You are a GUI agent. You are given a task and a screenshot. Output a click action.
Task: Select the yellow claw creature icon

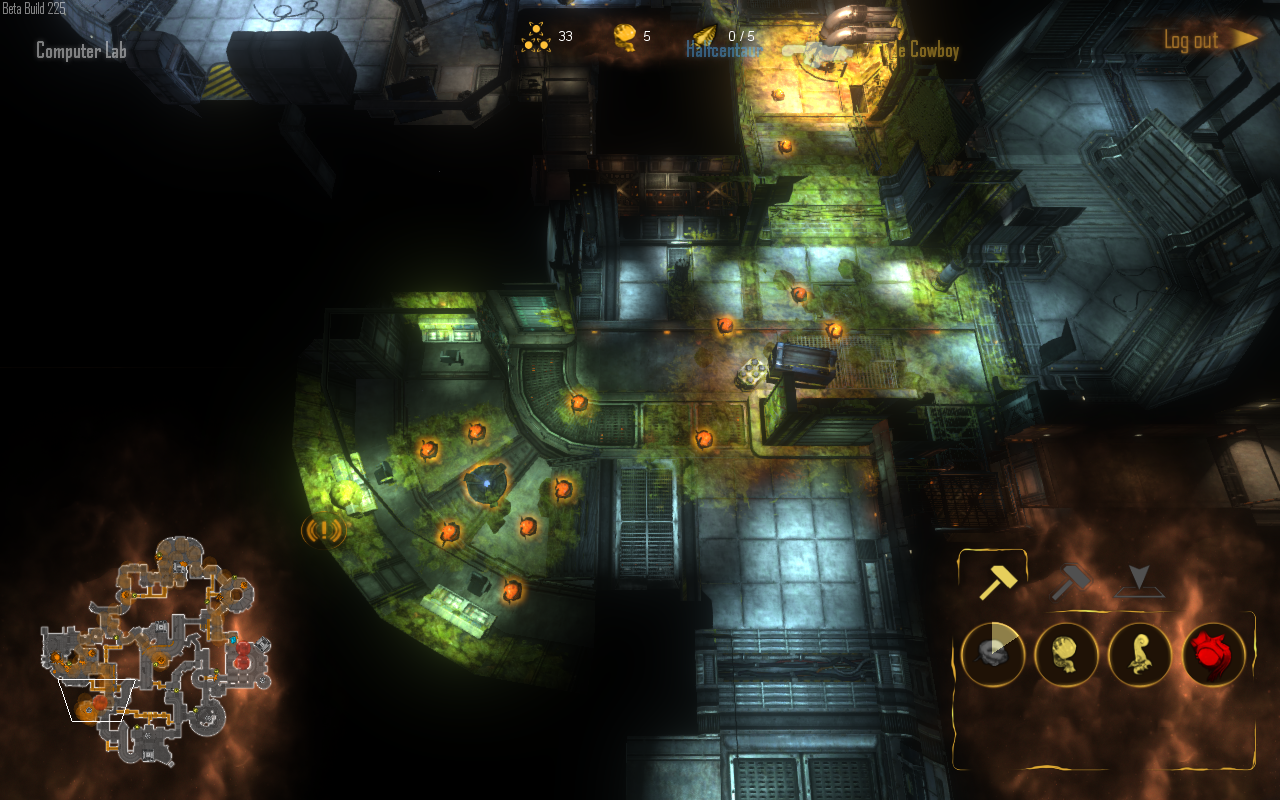(1066, 655)
